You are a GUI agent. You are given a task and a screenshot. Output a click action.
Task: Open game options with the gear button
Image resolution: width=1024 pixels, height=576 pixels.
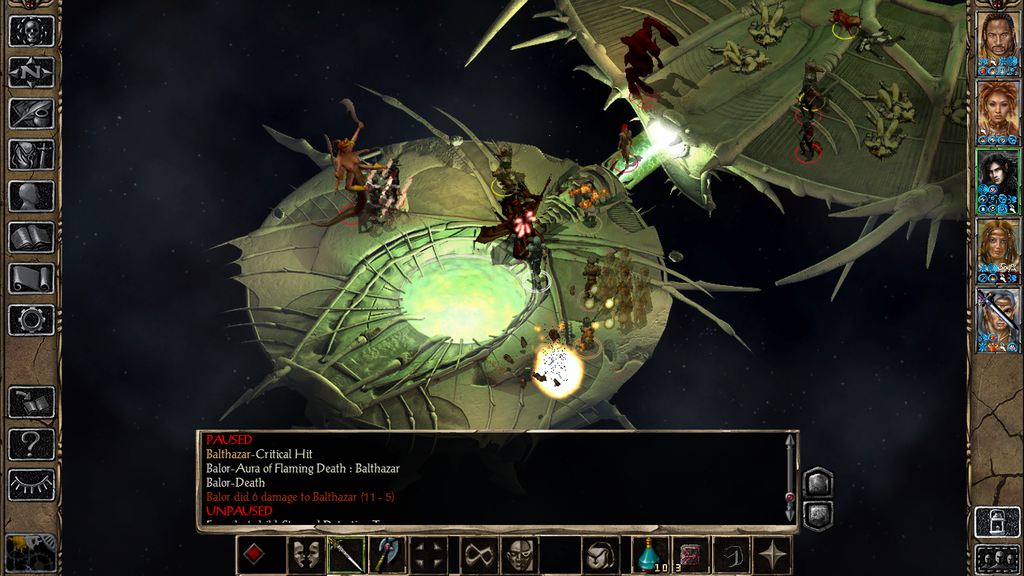[31, 320]
